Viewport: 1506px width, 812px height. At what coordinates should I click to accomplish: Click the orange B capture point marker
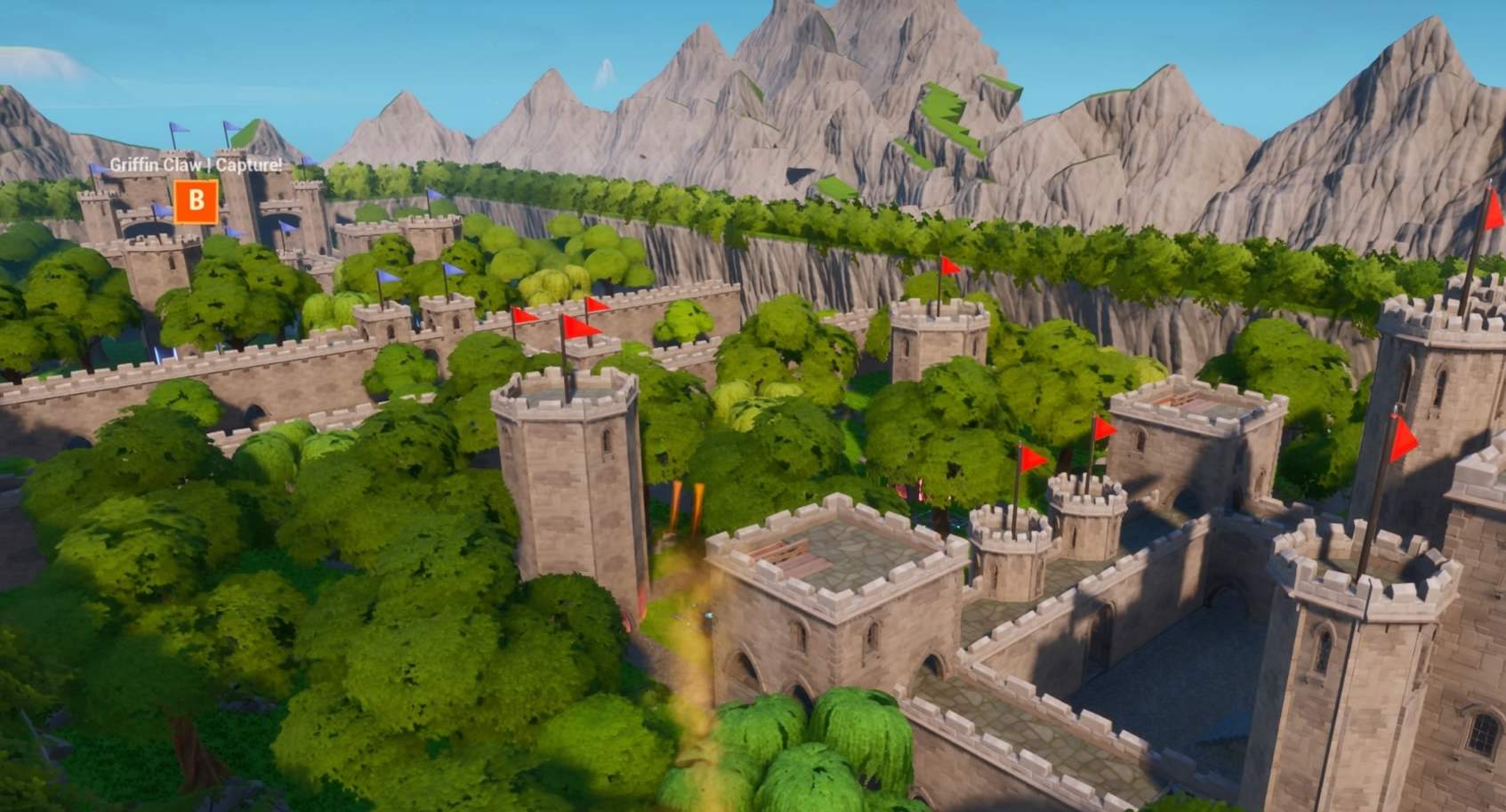195,201
